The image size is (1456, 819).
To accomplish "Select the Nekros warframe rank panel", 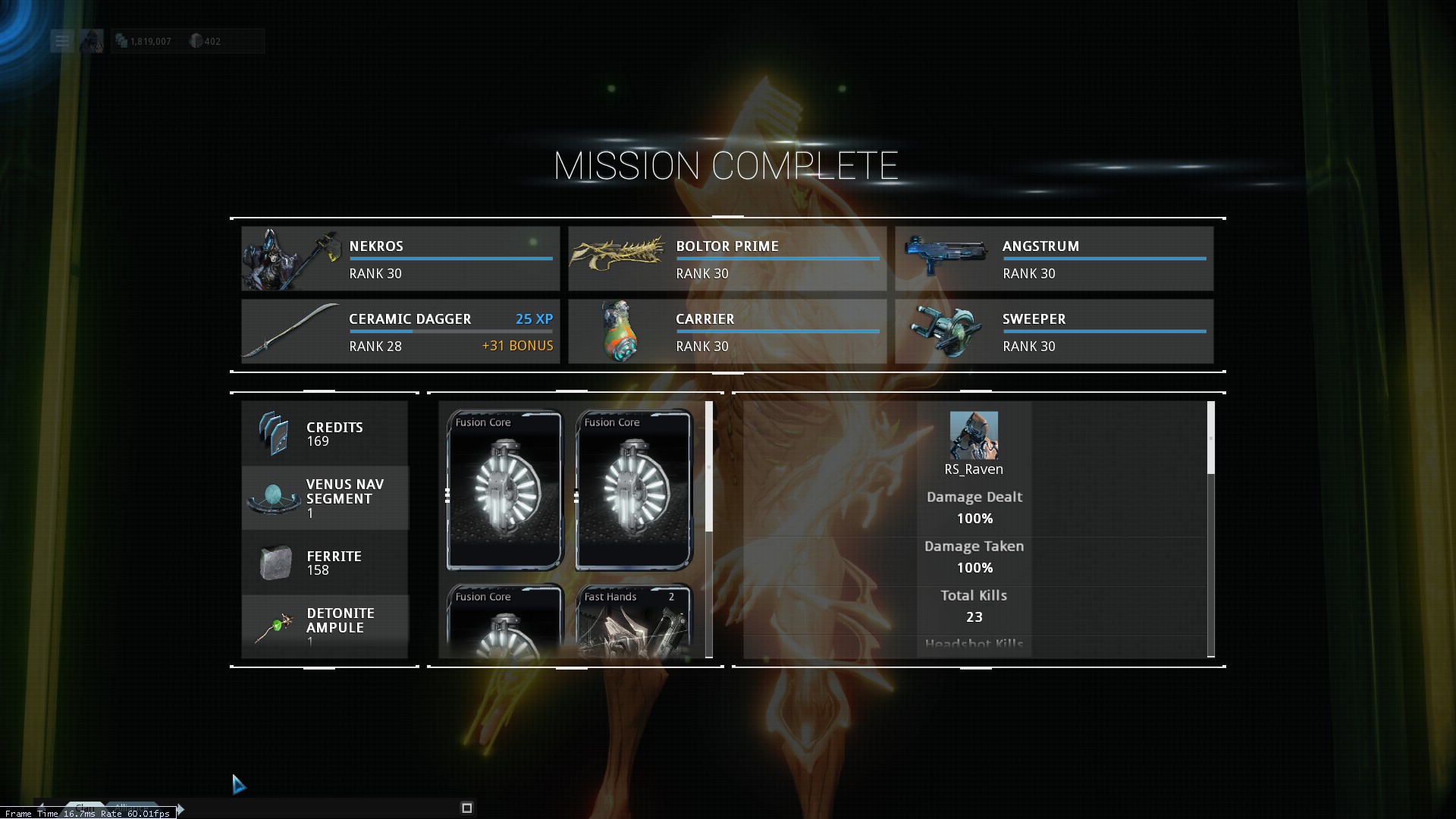I will (x=400, y=259).
